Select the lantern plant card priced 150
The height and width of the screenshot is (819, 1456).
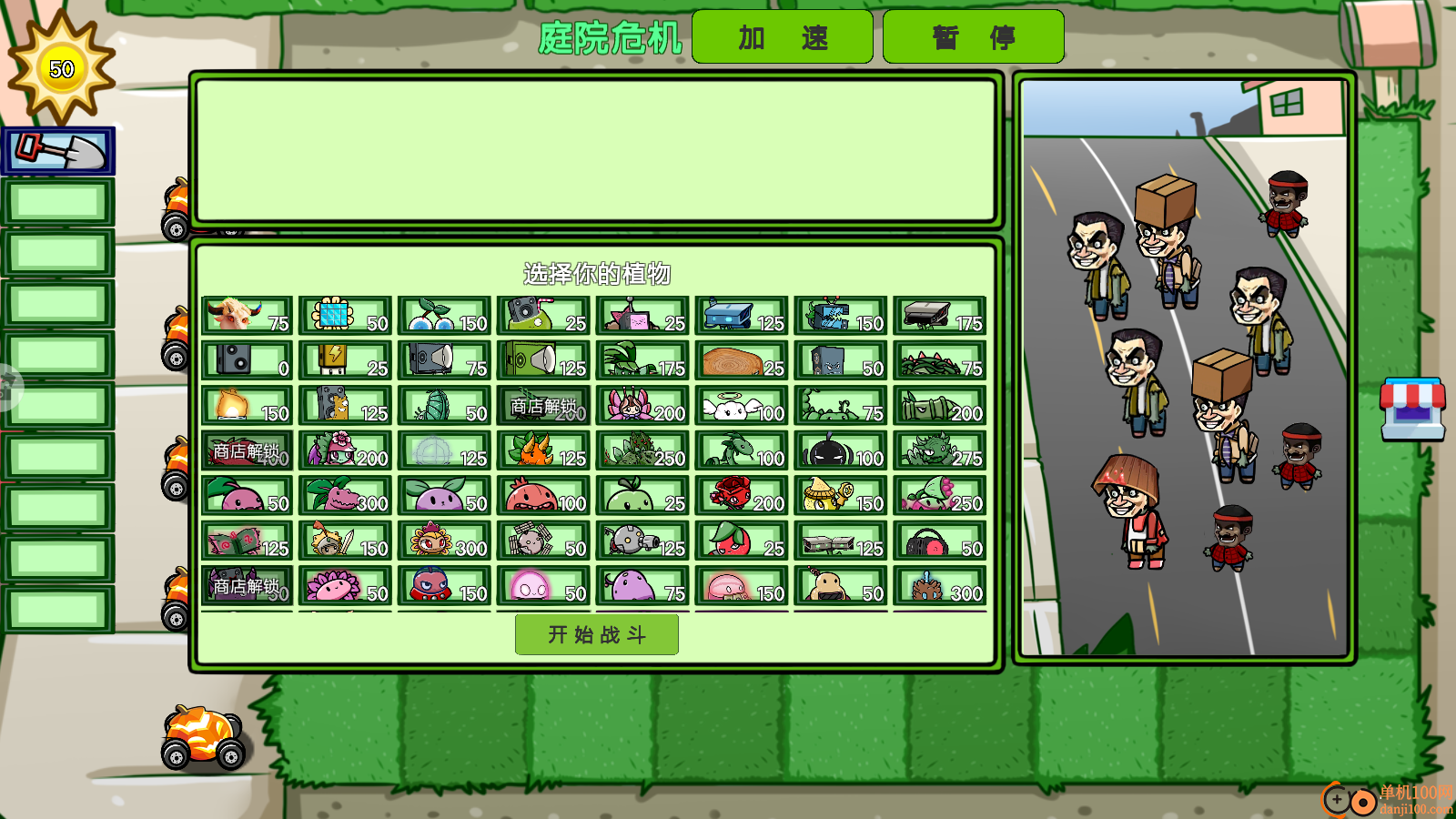click(x=246, y=405)
